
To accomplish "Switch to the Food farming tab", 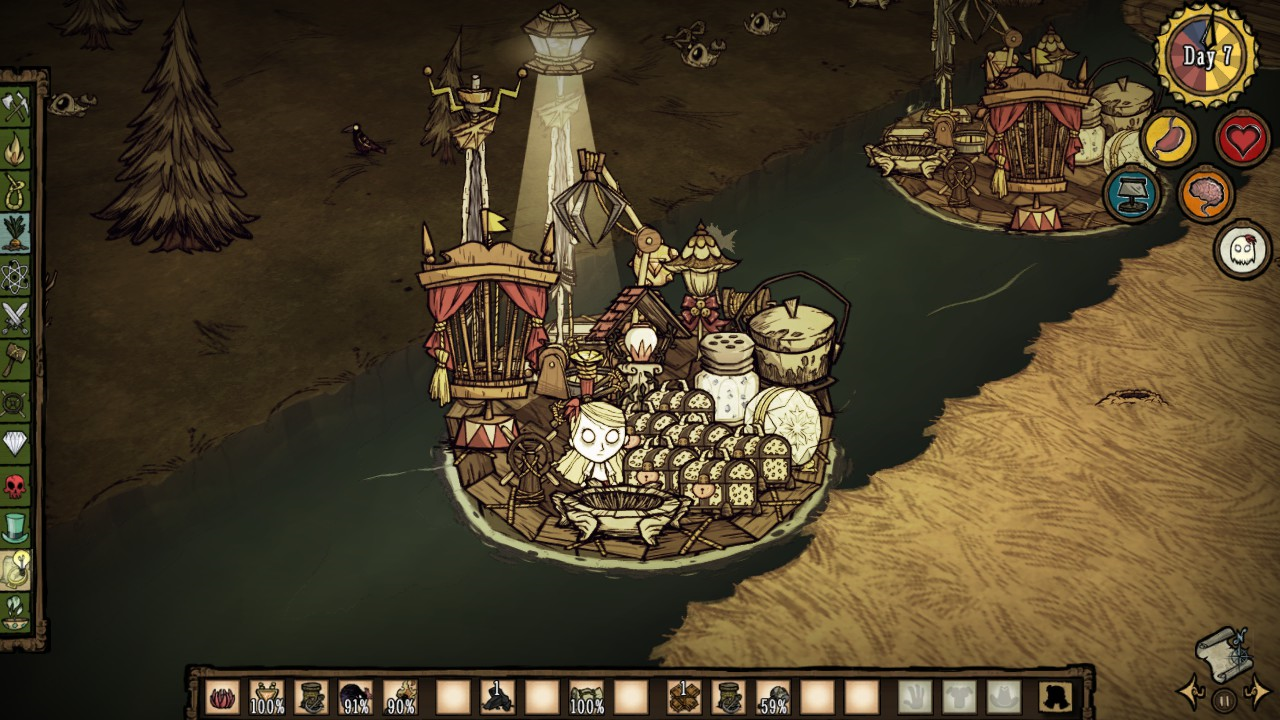I will click(x=15, y=234).
